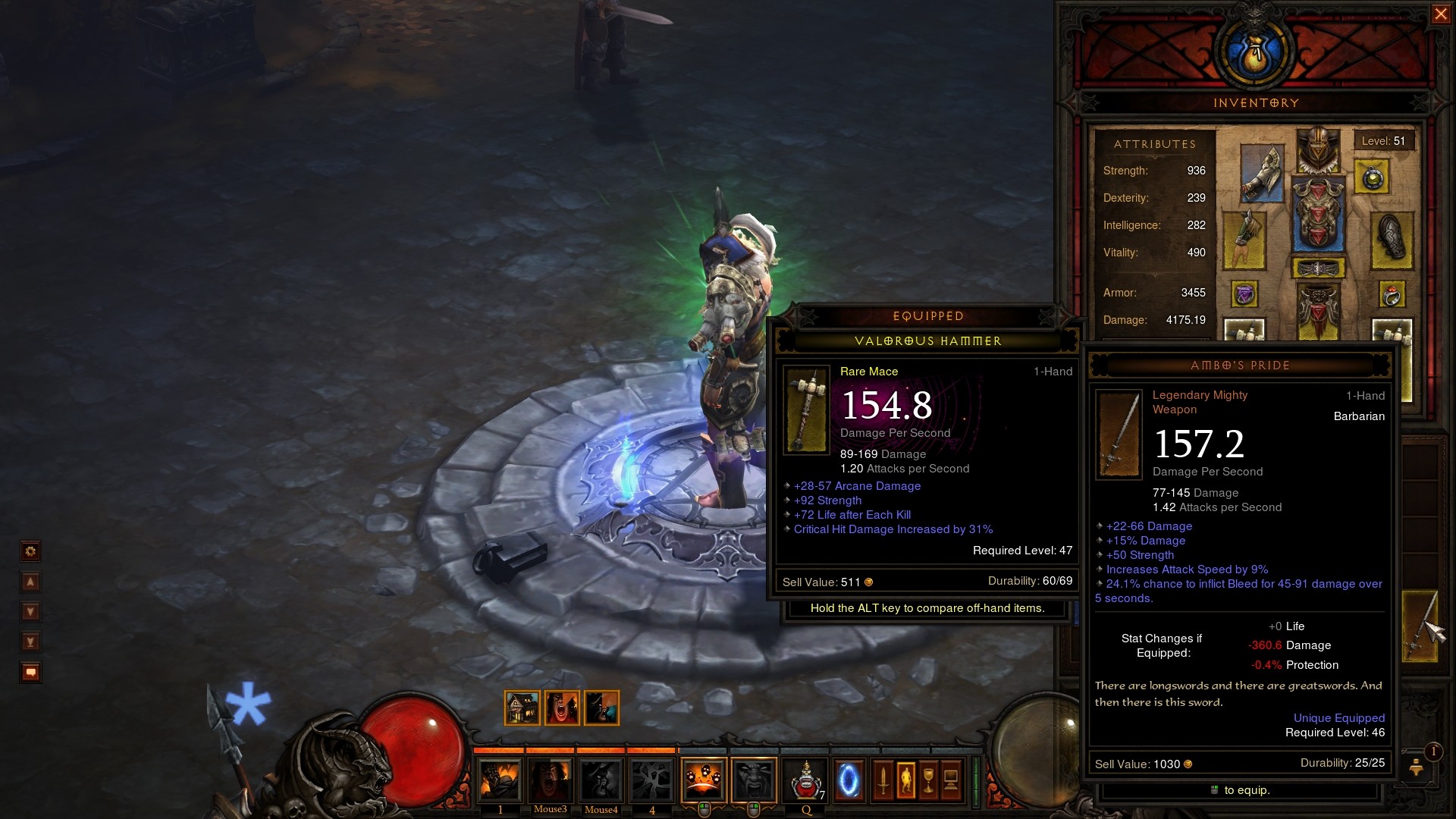Viewport: 1456px width, 819px height.
Task: Open the game menu computer button
Action: pyautogui.click(x=951, y=780)
